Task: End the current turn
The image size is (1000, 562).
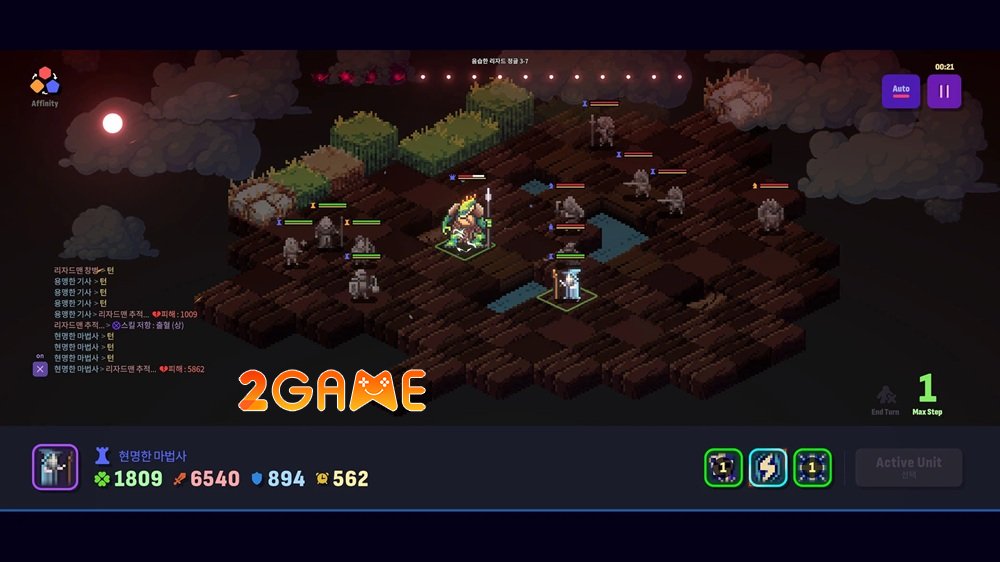Action: [885, 399]
